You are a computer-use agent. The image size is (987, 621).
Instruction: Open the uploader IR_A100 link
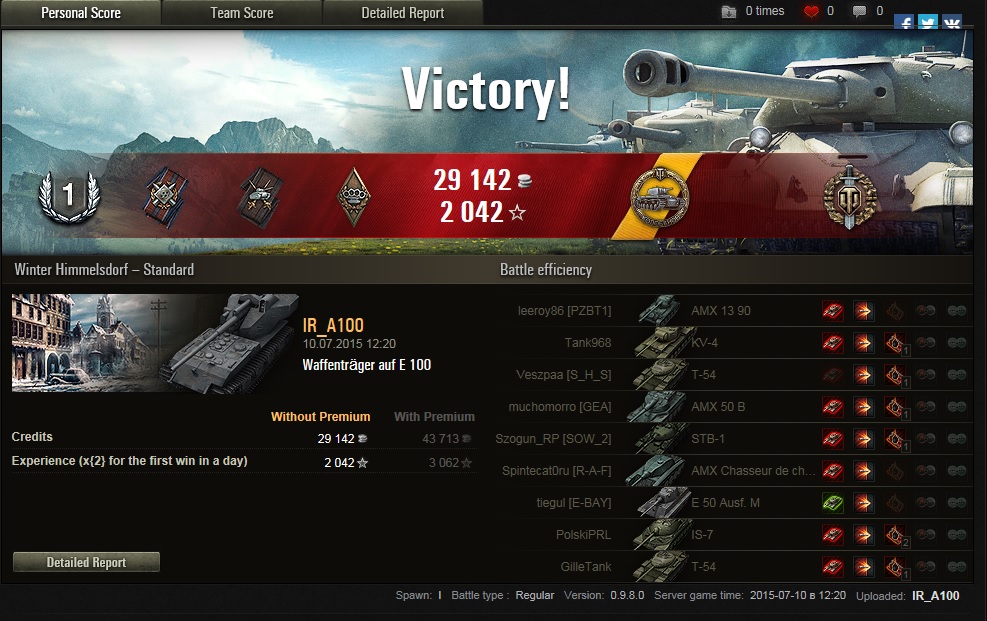(935, 596)
